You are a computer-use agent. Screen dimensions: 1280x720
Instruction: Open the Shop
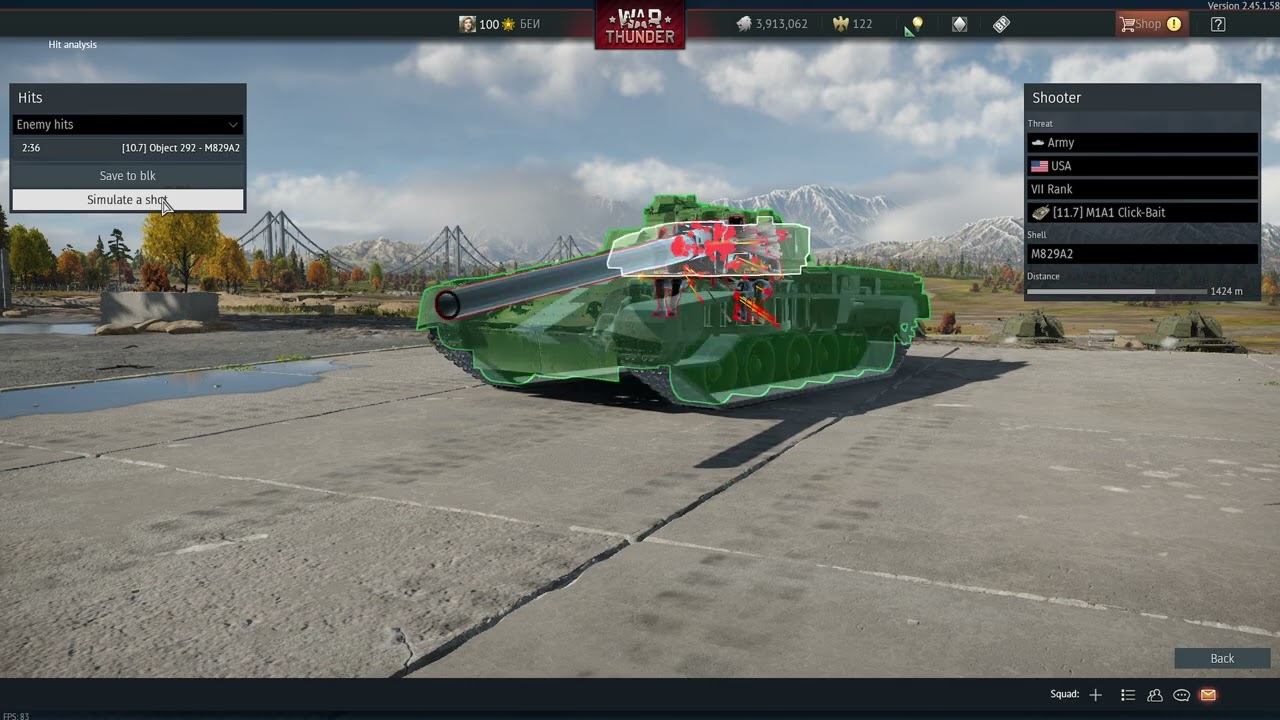point(1150,24)
